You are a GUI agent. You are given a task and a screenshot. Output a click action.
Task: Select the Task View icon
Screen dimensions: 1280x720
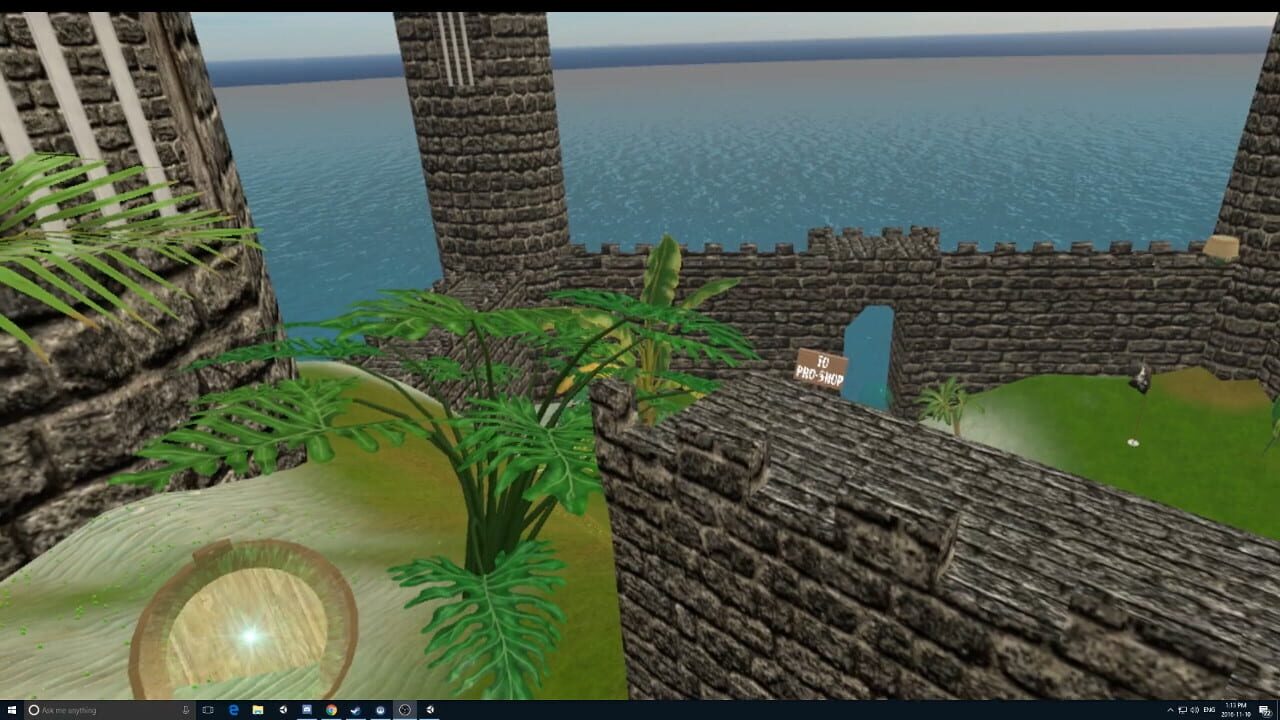tap(207, 710)
